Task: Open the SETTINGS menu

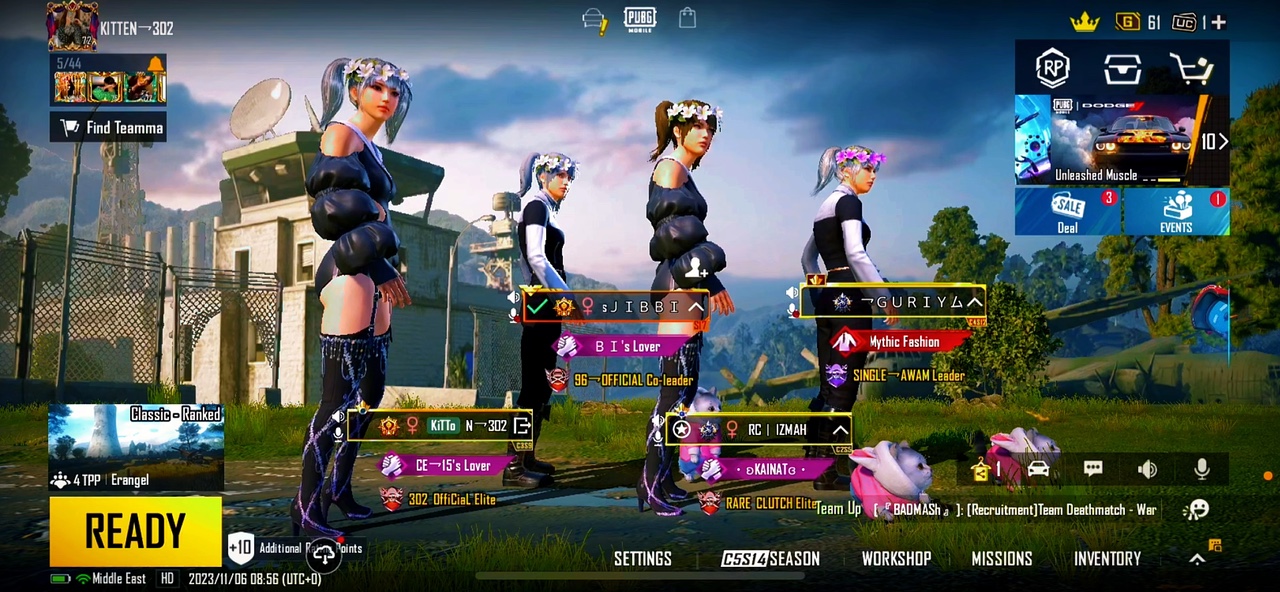Action: click(x=642, y=559)
